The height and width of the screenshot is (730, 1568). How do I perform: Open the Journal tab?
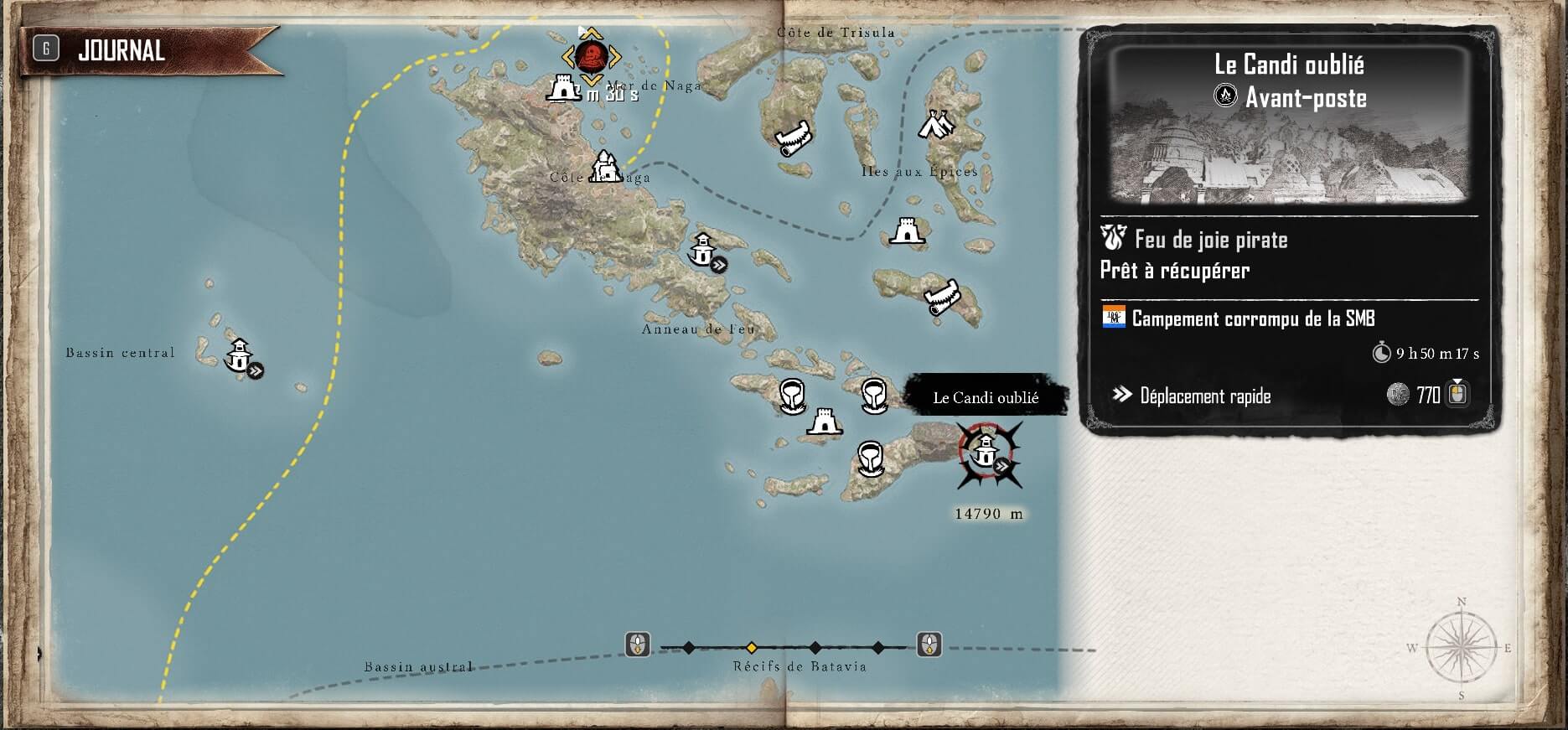tap(122, 51)
